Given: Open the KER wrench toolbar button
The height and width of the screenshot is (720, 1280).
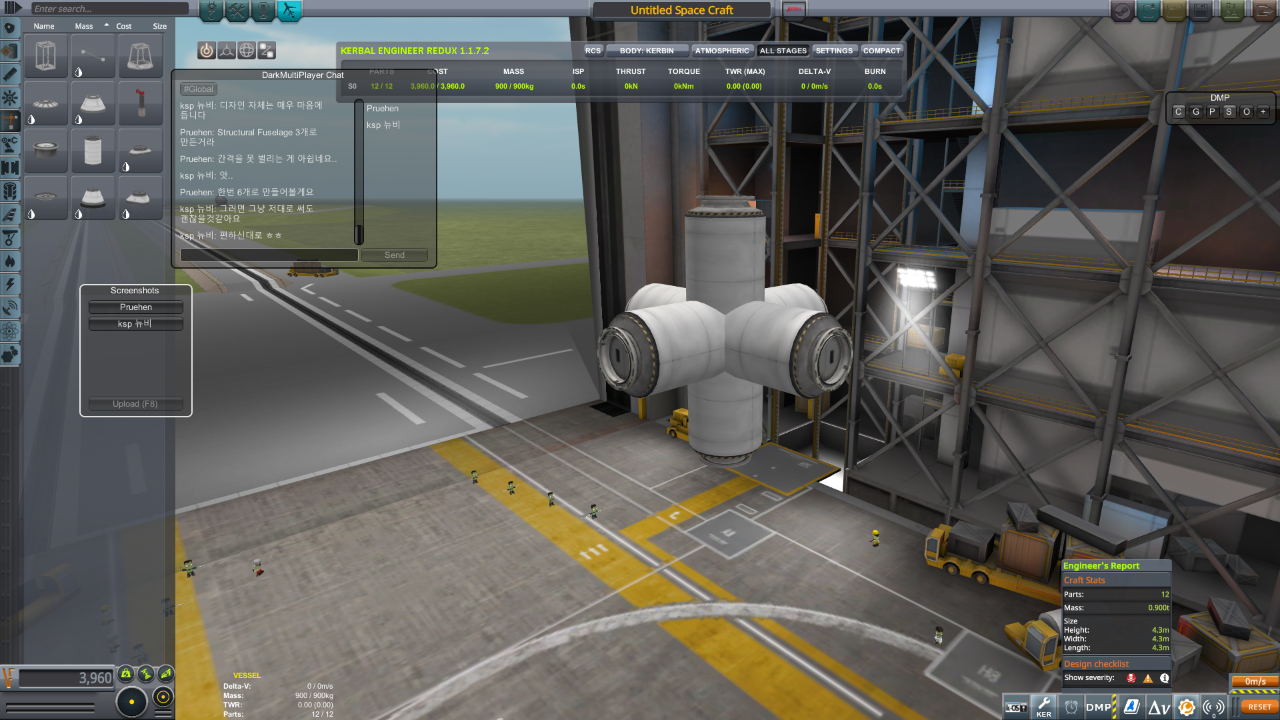Looking at the screenshot, I should (x=1043, y=707).
